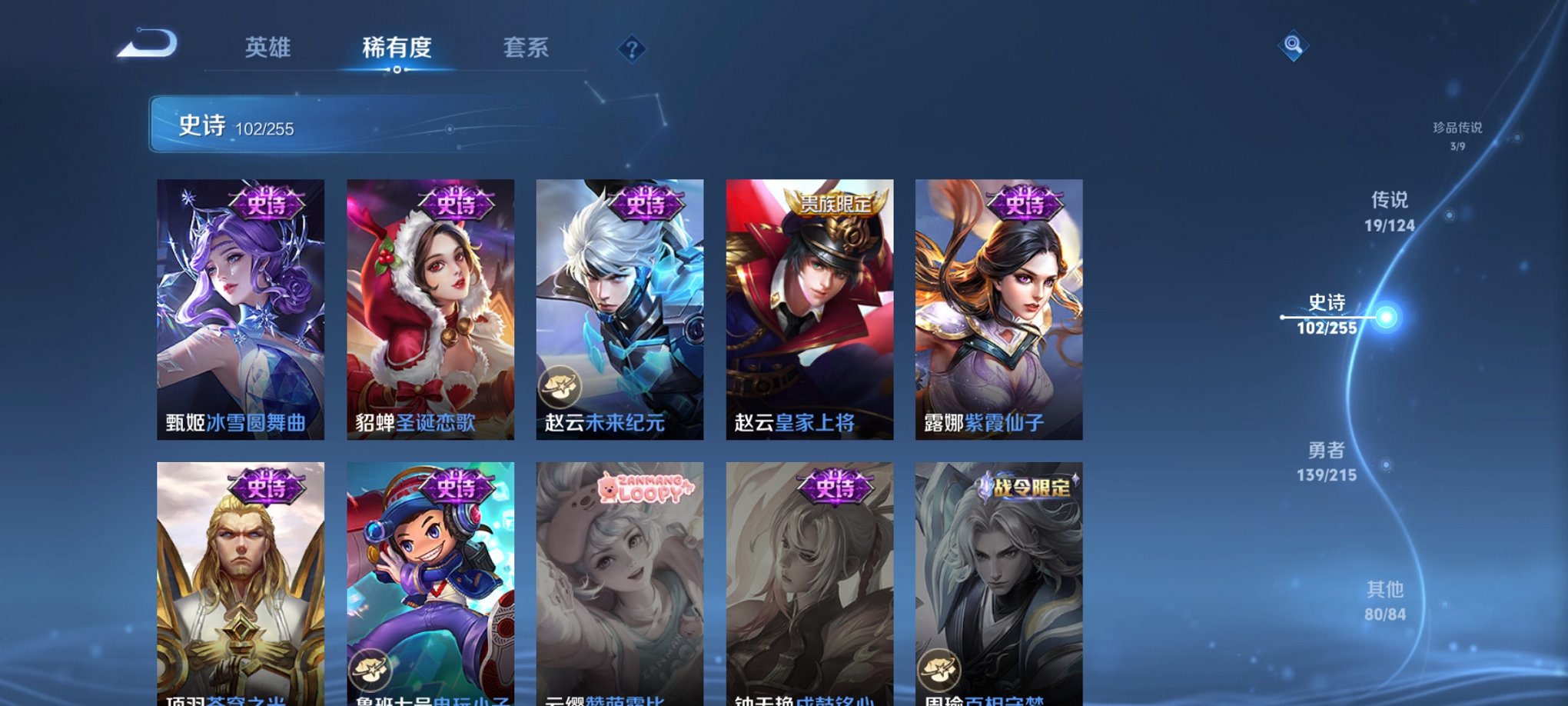Click the 史诗 badge on 甄姬's skin card
Screen dimensions: 1568x706
pyautogui.click(x=268, y=204)
